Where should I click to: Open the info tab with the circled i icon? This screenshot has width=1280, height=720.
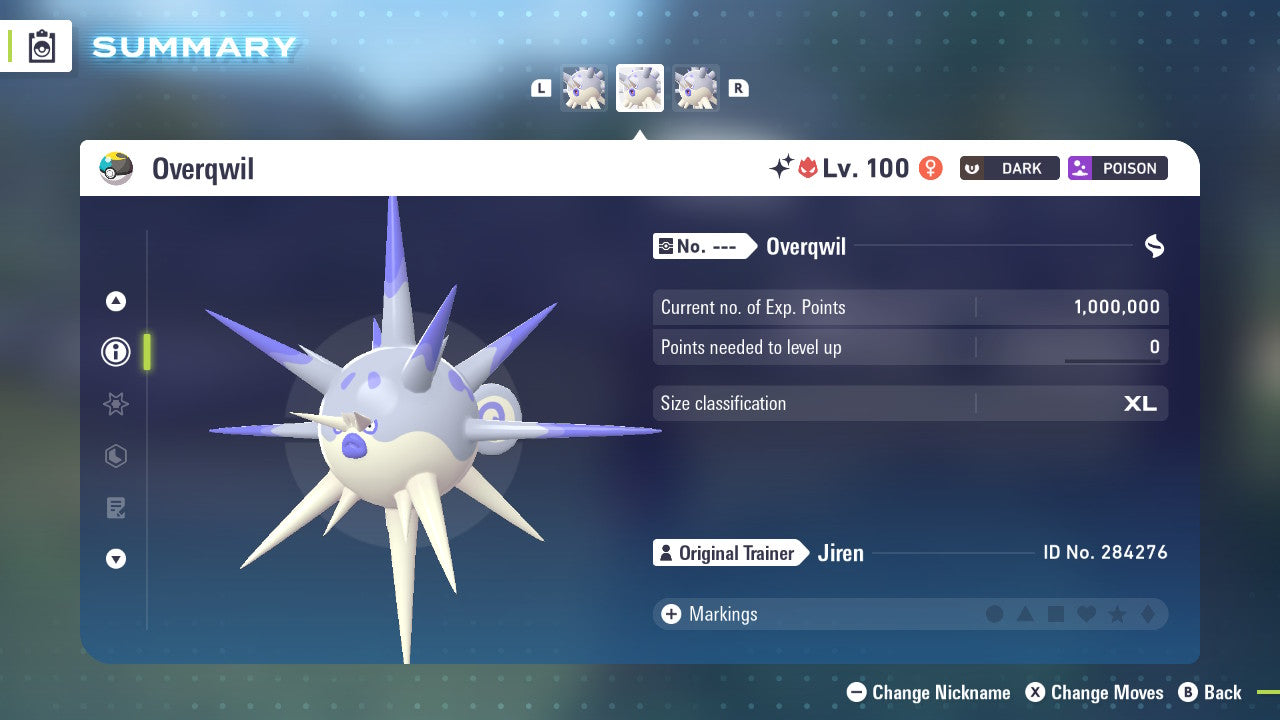(x=116, y=352)
